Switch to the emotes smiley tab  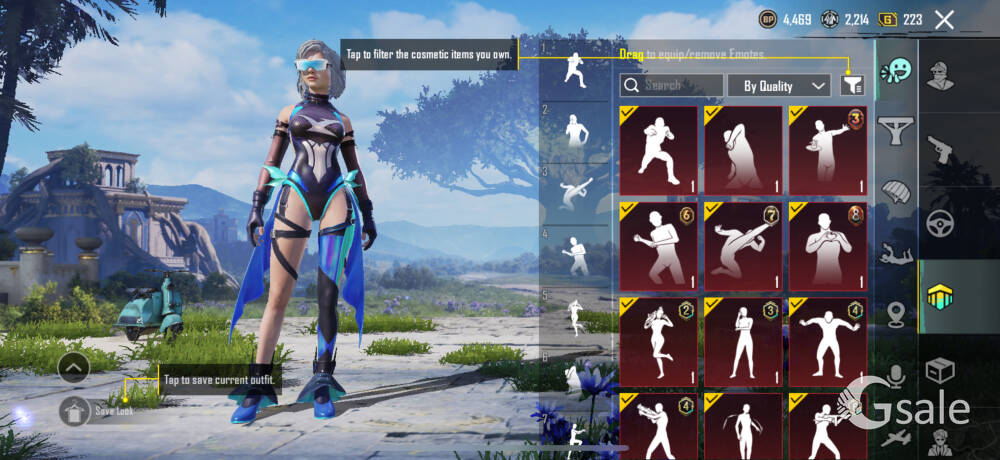pyautogui.click(x=896, y=72)
